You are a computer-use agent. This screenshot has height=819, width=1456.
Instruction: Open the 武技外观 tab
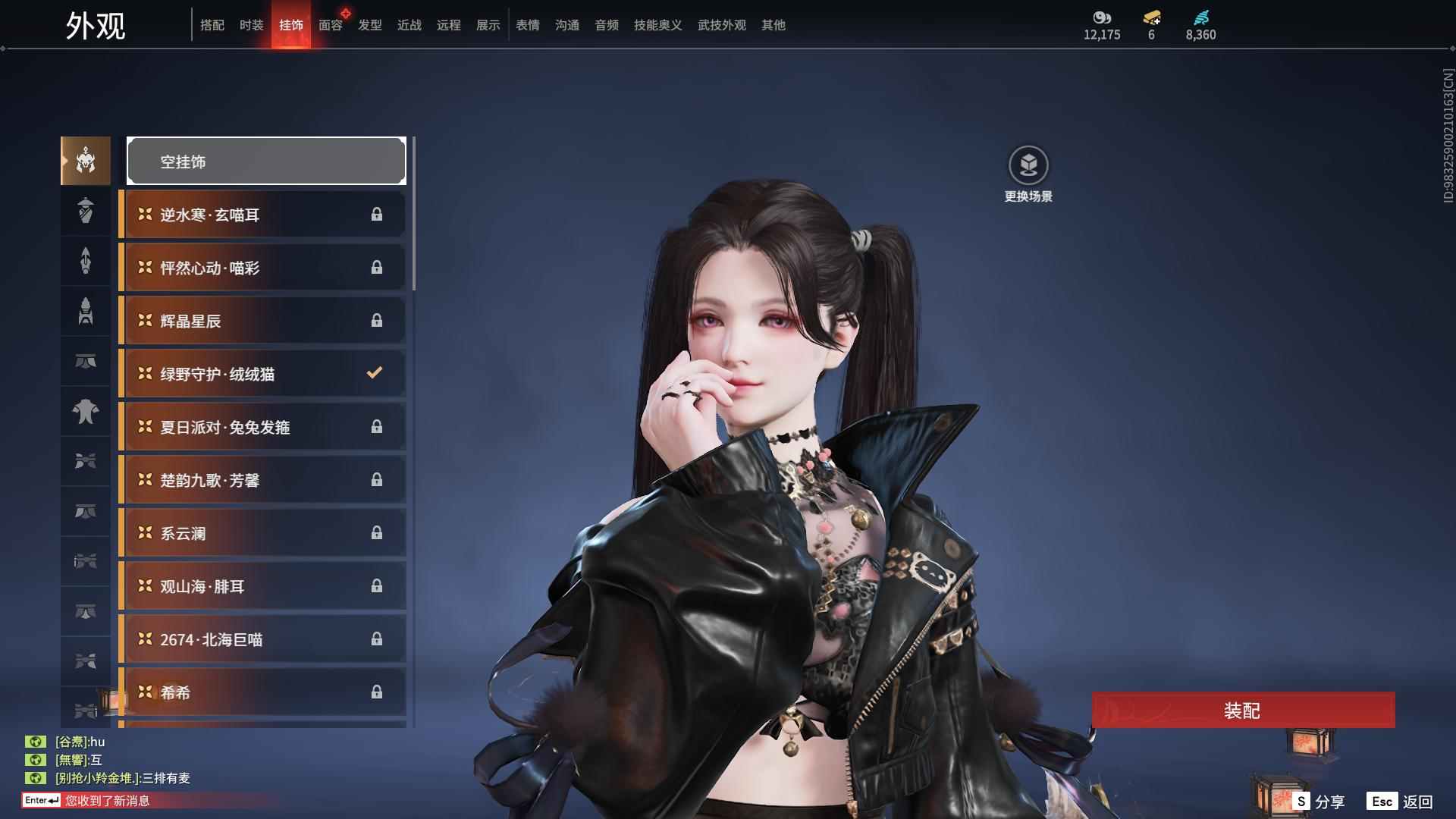click(x=721, y=25)
